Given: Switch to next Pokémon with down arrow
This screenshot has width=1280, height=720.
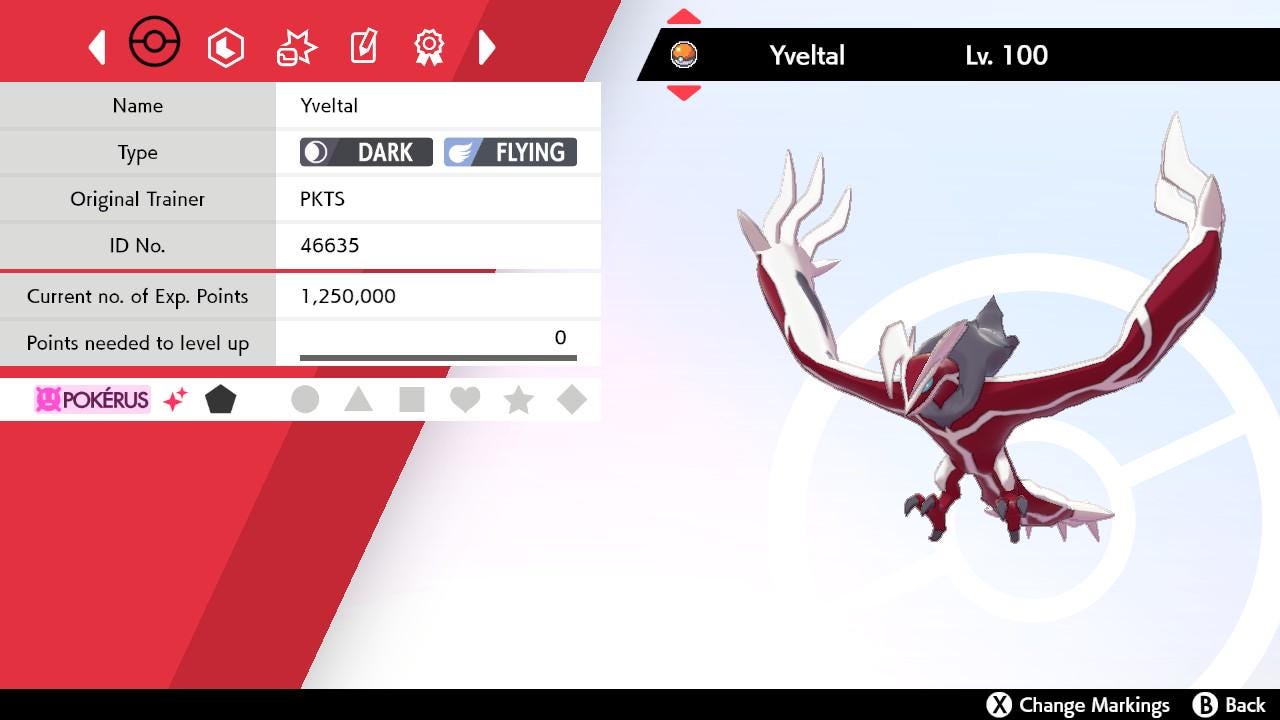Looking at the screenshot, I should pos(684,93).
